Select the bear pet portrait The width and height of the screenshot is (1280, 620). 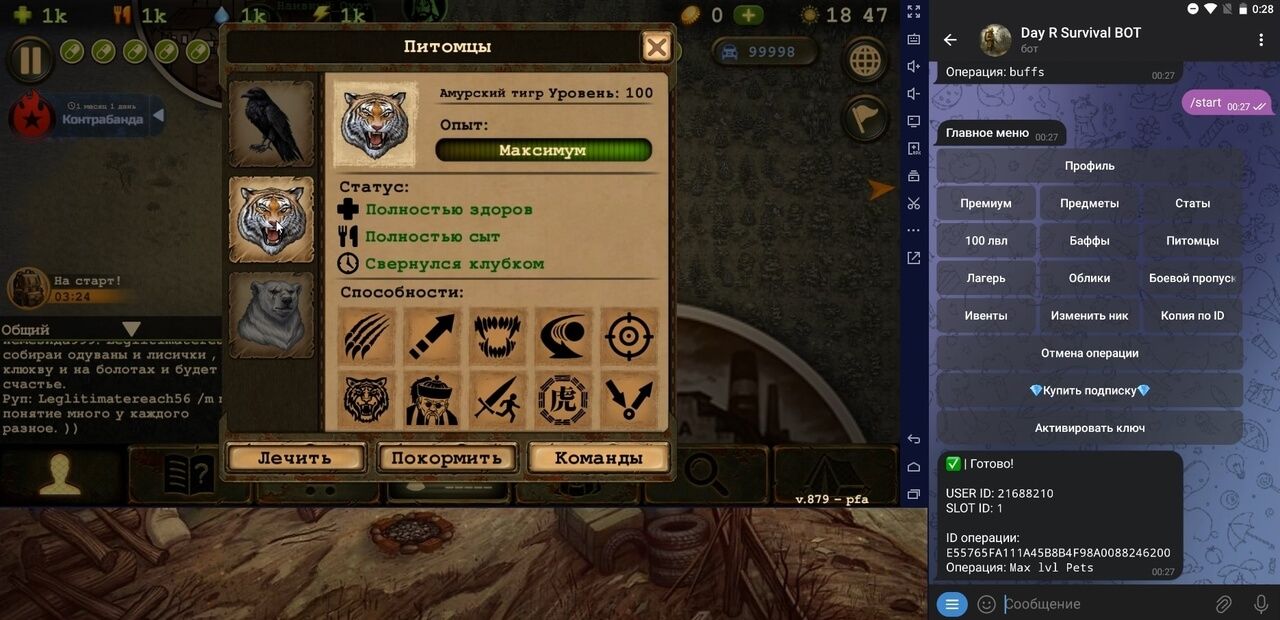click(x=271, y=315)
